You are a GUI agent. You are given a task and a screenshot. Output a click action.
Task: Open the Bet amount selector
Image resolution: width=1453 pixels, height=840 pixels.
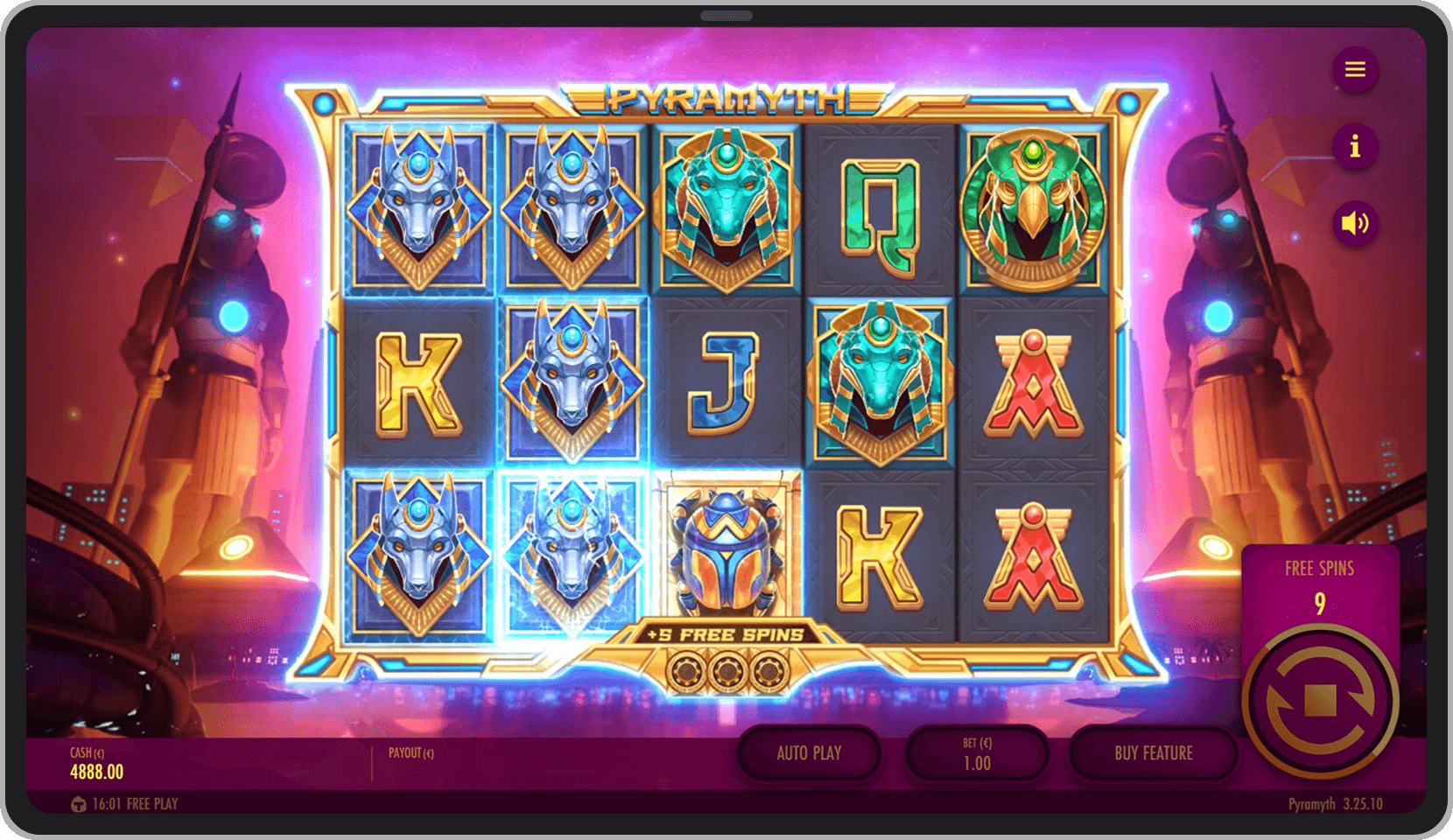[x=977, y=753]
